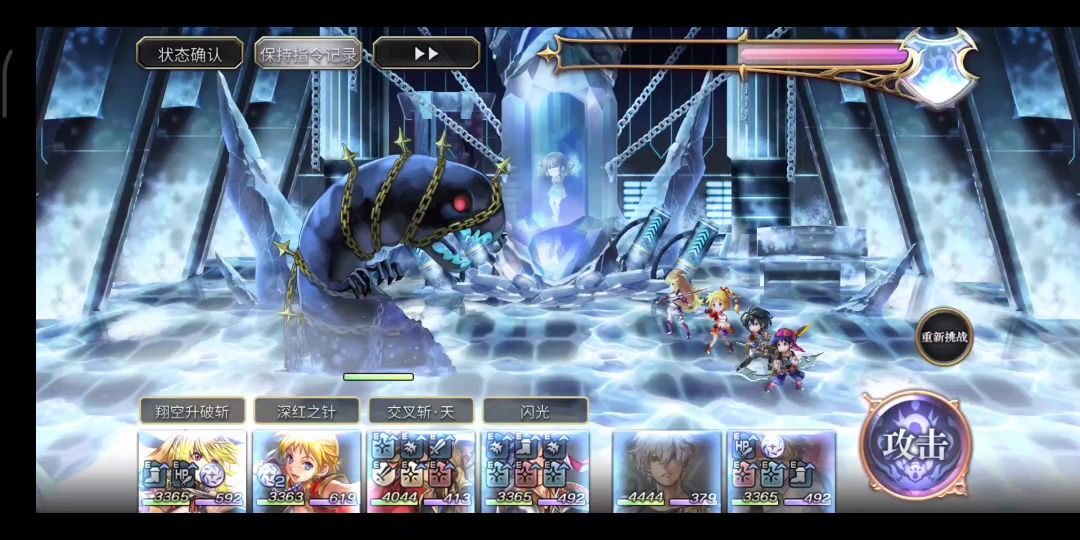Screen dimensions: 1080x540
Task: Select the blue-eyed blonde character with 619 MP
Action: click(x=307, y=470)
